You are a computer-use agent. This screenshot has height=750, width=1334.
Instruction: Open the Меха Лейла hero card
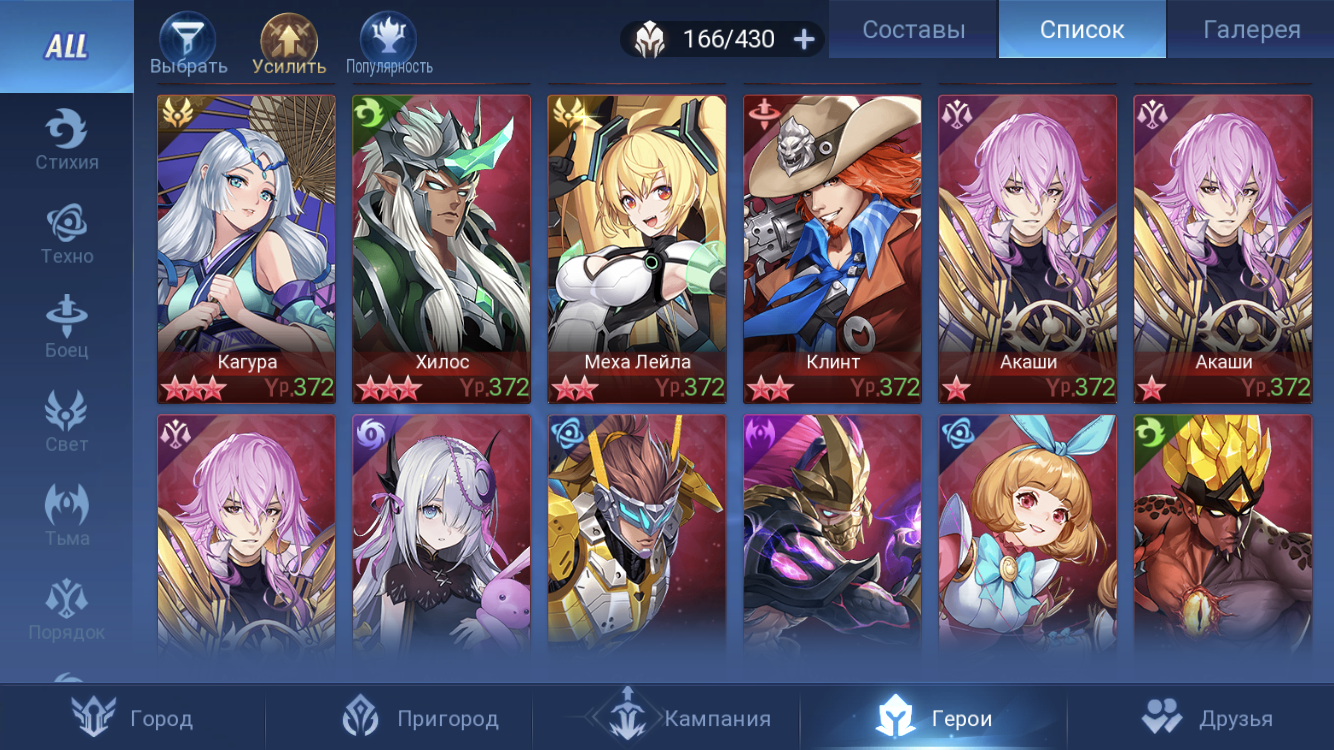(x=637, y=249)
